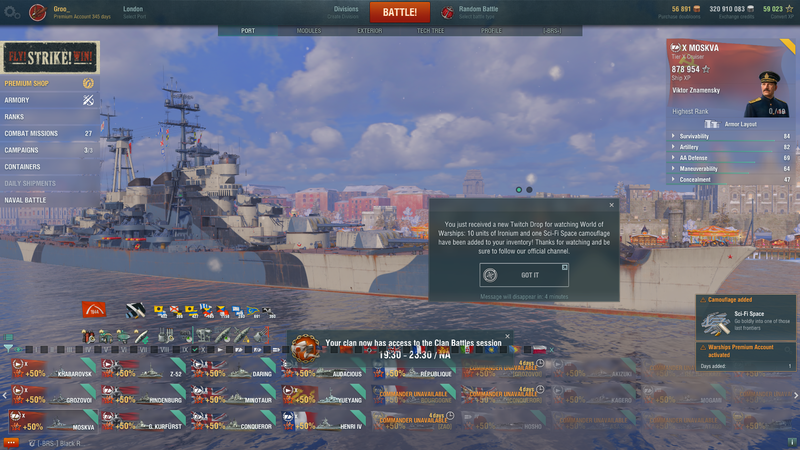Start a match with the BATTLE! button
This screenshot has height=450, width=800.
pyautogui.click(x=400, y=12)
